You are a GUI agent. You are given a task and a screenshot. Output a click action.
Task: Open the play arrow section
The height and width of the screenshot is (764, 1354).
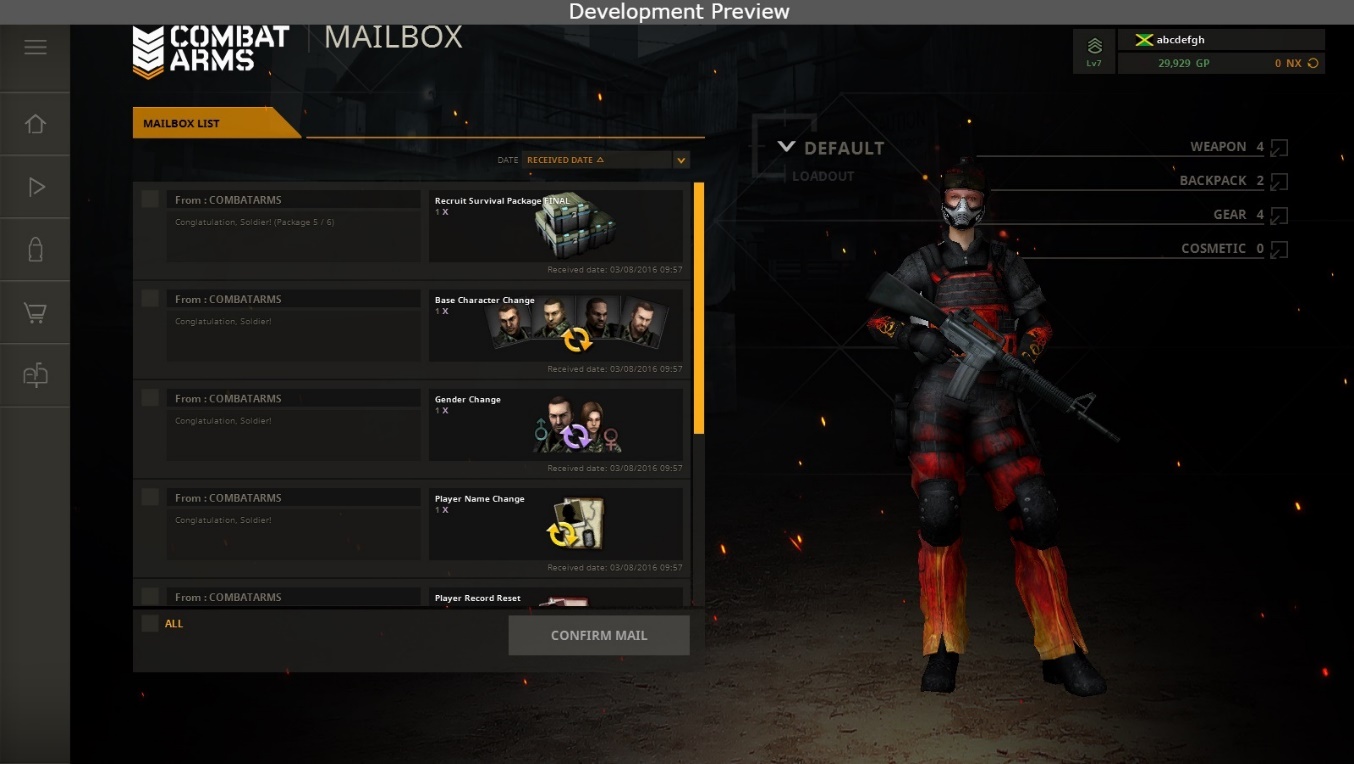35,187
